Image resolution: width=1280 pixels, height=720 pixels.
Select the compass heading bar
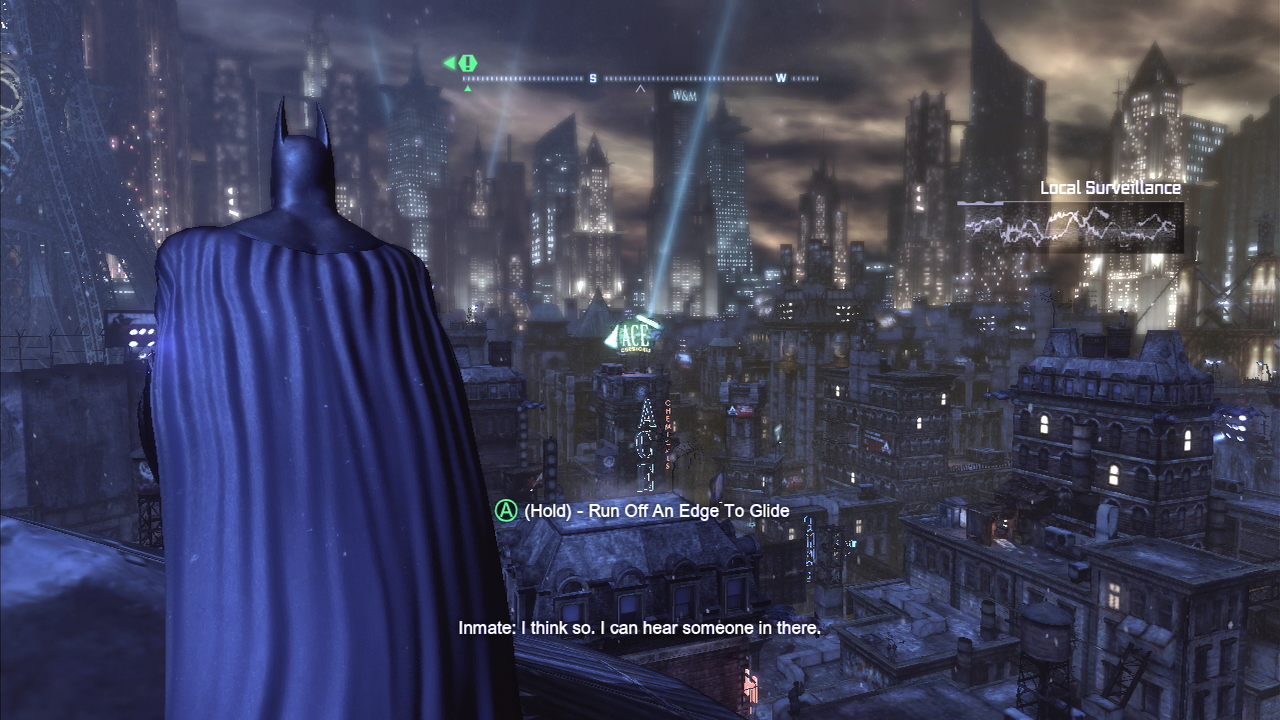(x=640, y=78)
